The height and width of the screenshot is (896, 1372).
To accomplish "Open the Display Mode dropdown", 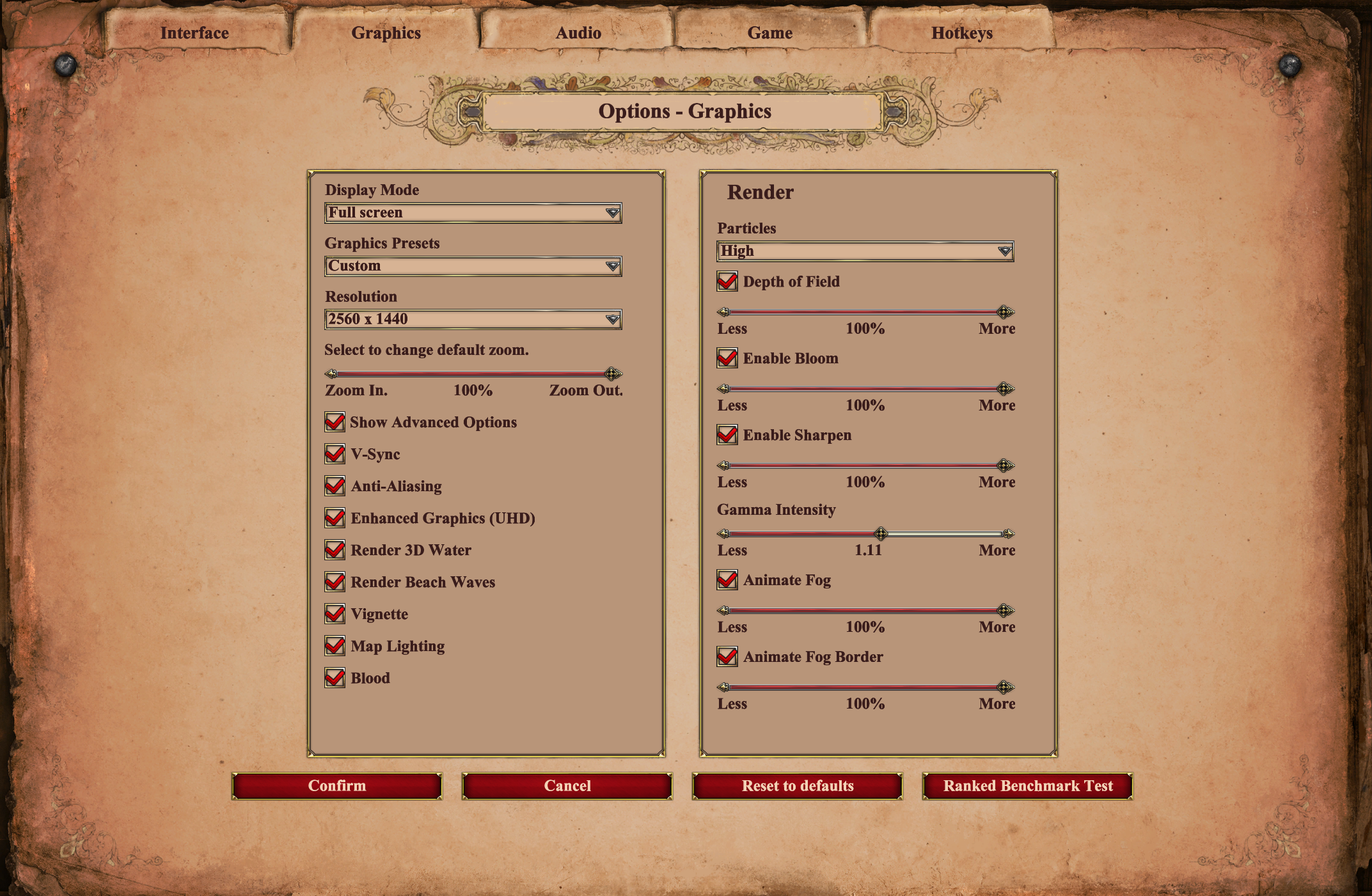I will point(473,213).
